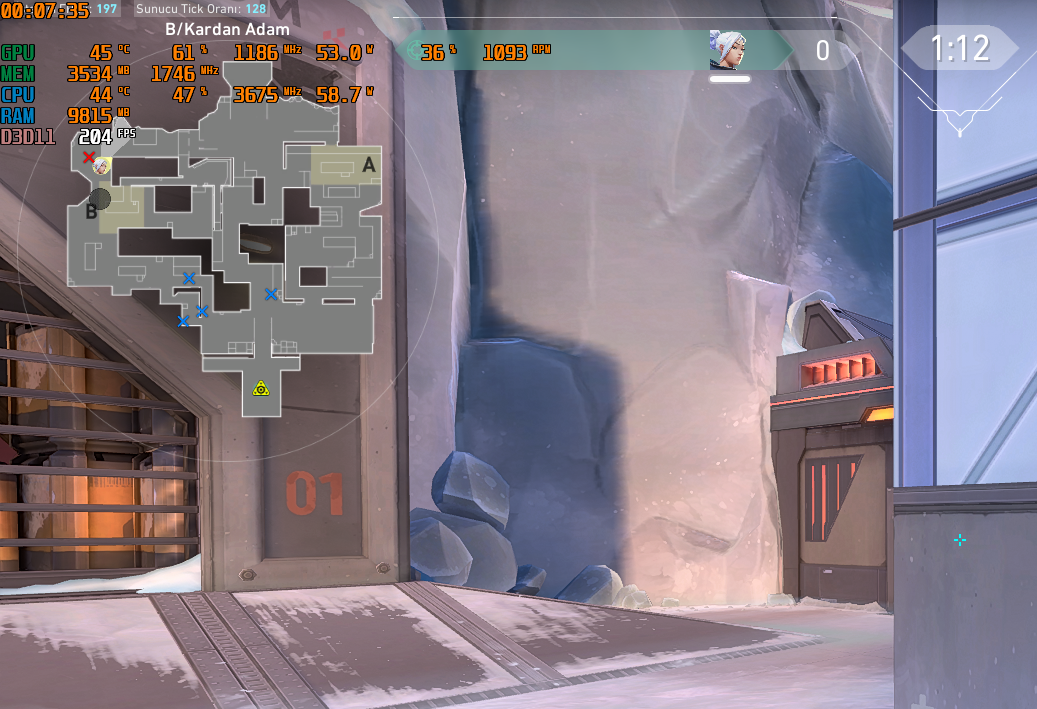Select the red X marker on minimap
Image resolution: width=1037 pixels, height=709 pixels.
(x=89, y=157)
